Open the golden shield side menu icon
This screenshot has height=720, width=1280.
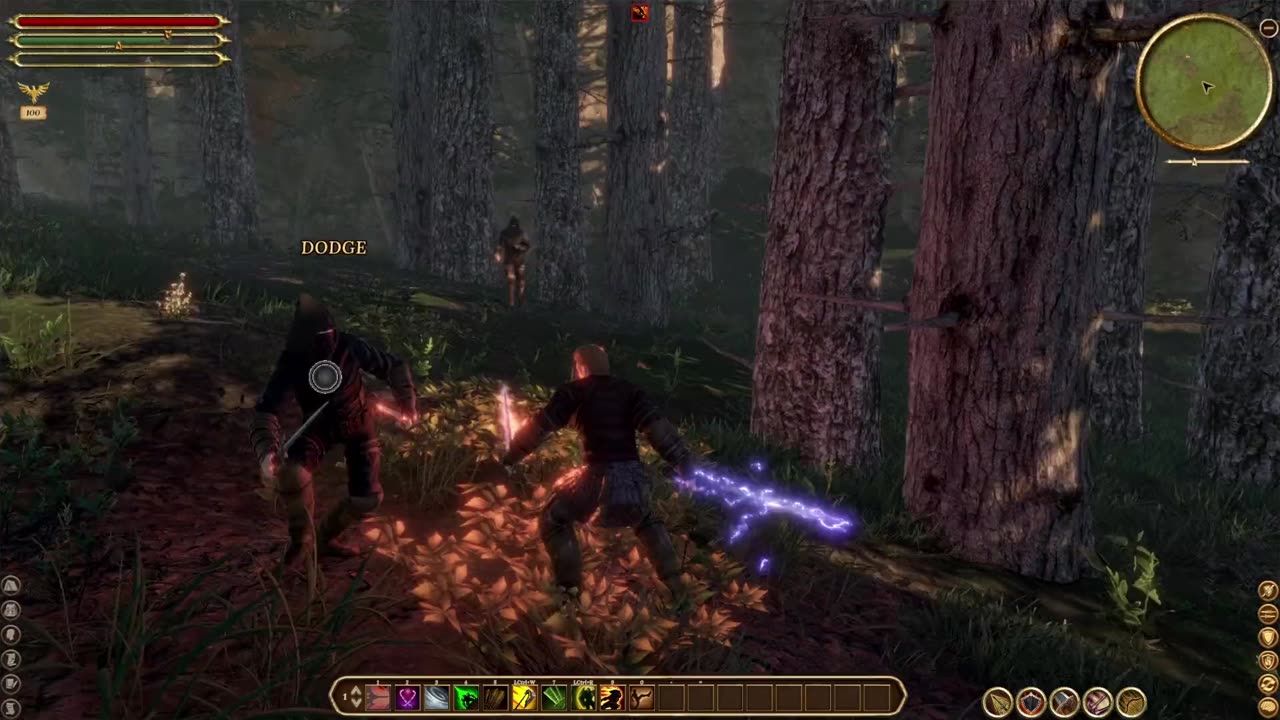1268,637
